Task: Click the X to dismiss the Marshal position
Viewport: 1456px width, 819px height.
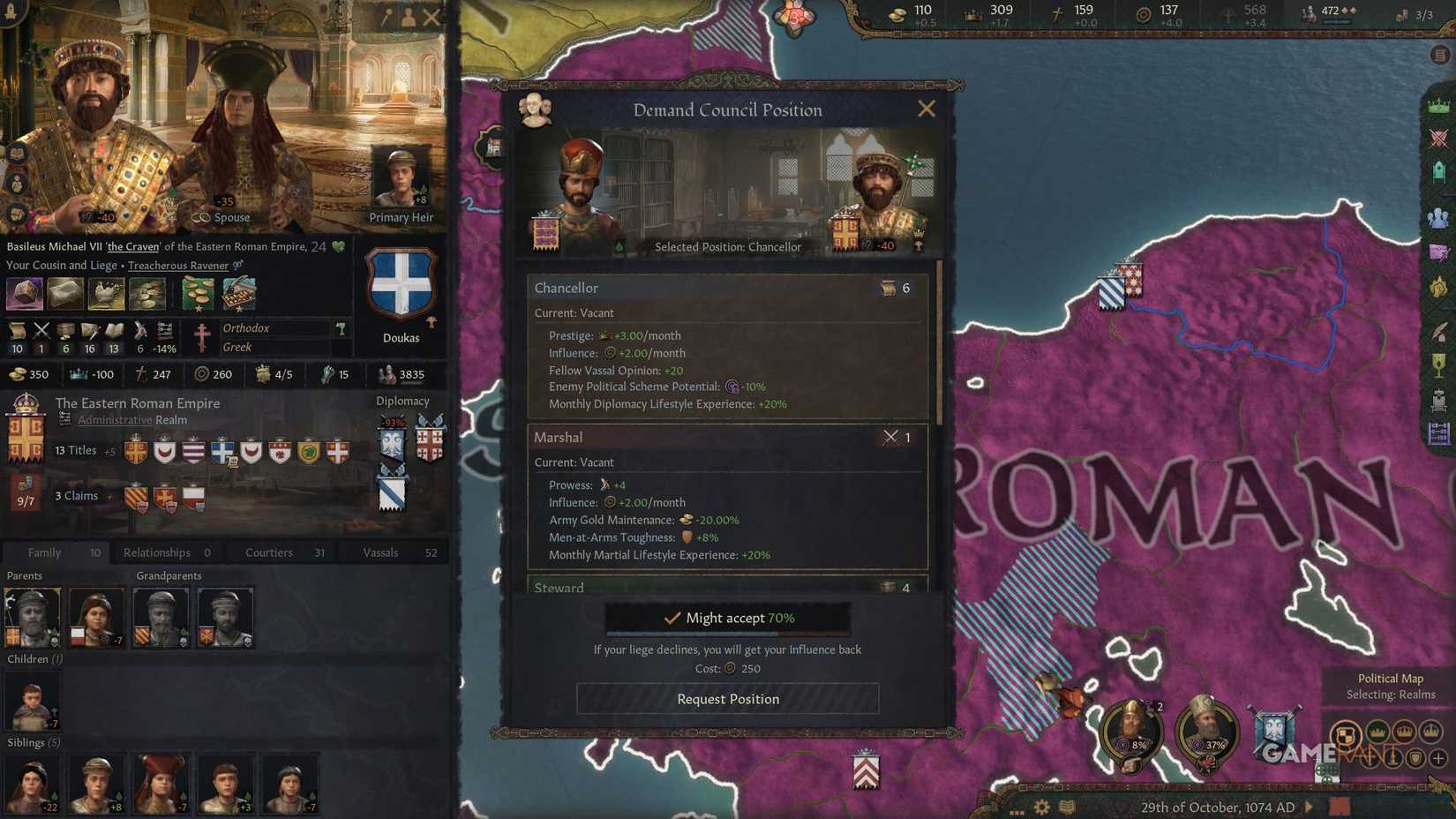Action: [889, 437]
